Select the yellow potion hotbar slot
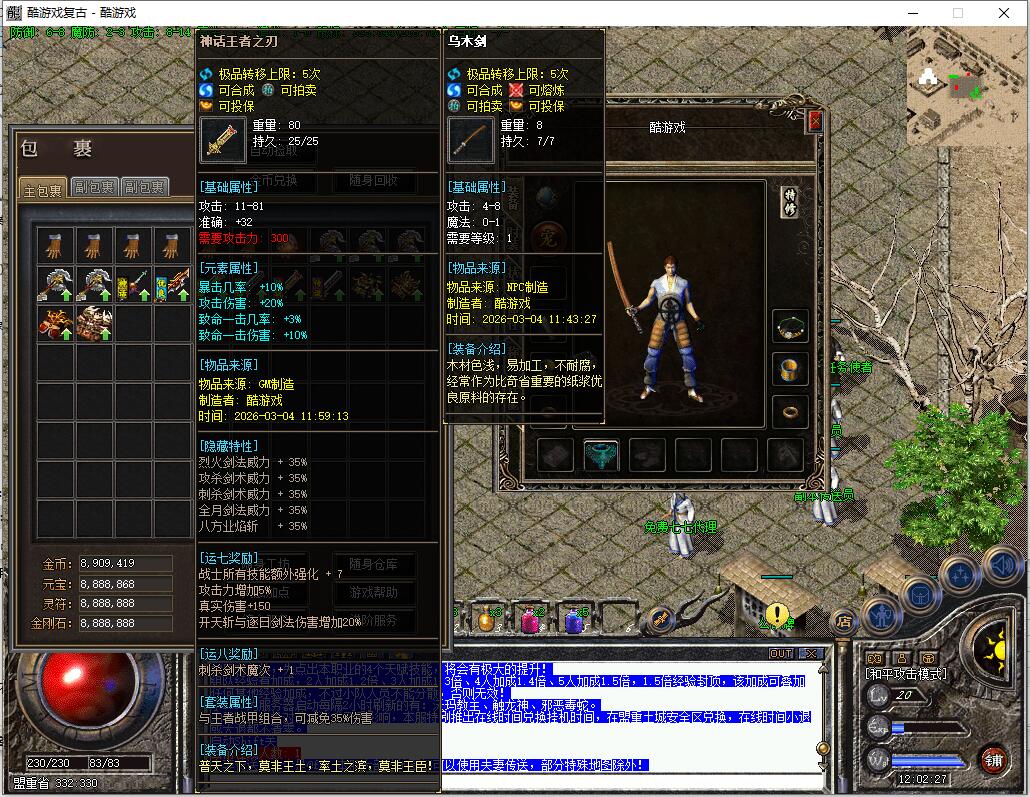 pos(486,620)
